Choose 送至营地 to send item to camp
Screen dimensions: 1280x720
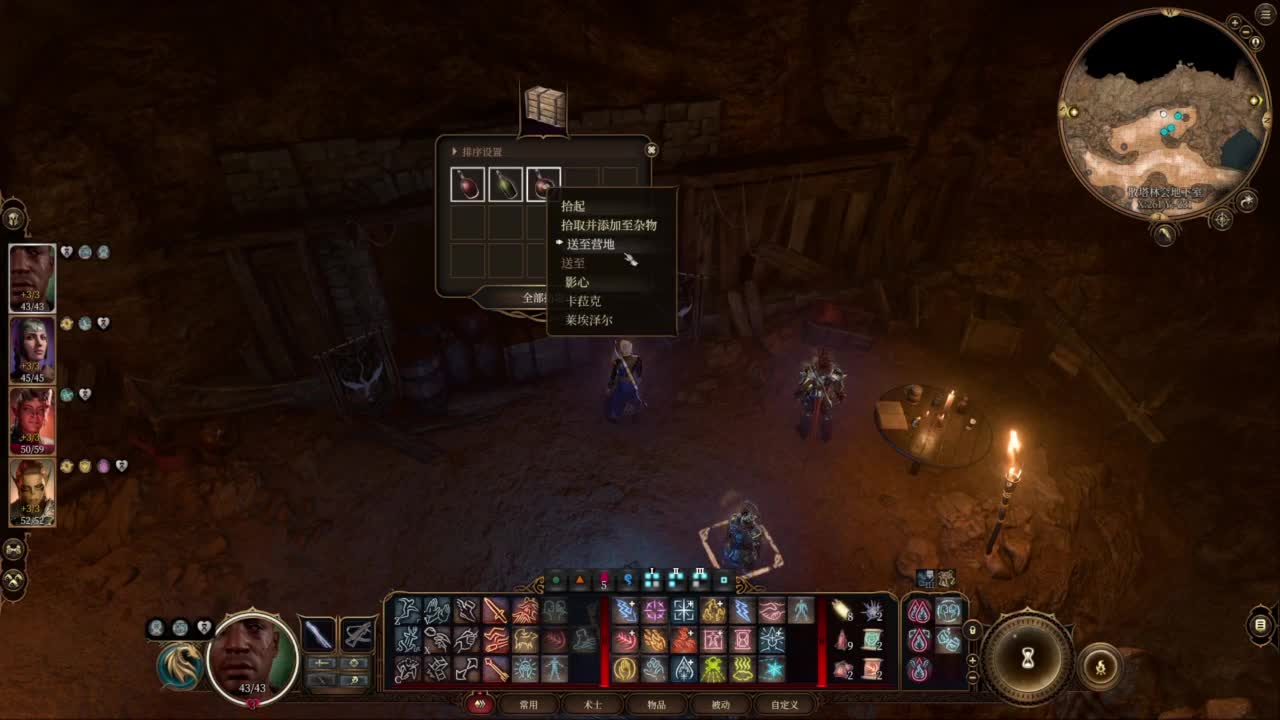pos(590,244)
